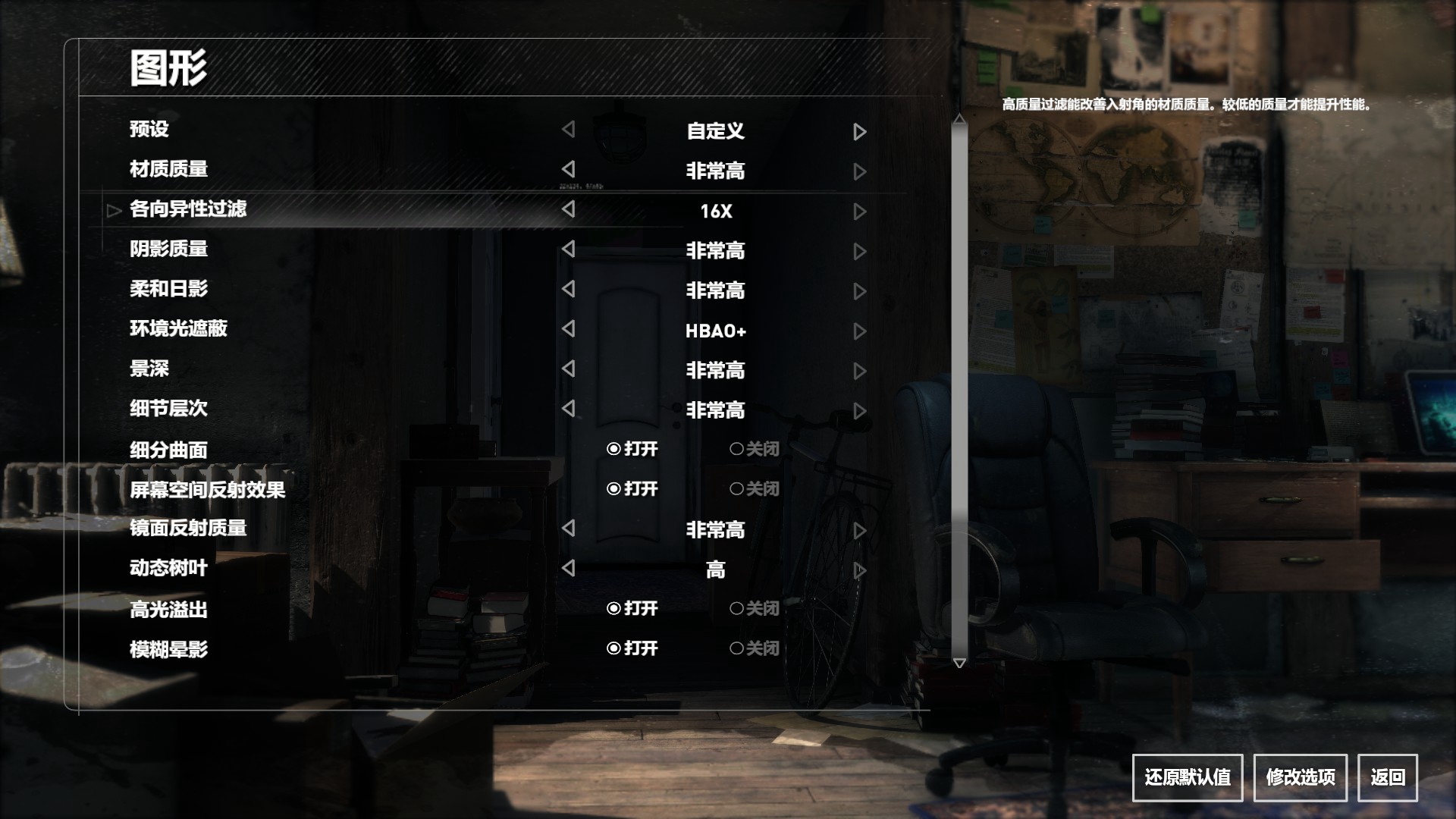Raise 动态树叶 with the right arrow
This screenshot has height=819, width=1456.
point(859,570)
